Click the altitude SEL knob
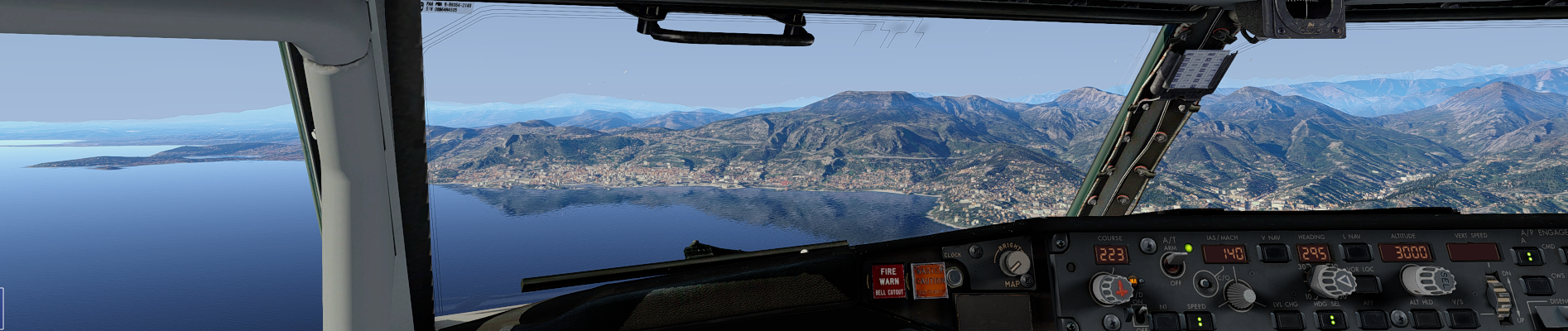1568x331 pixels. coord(1428,281)
